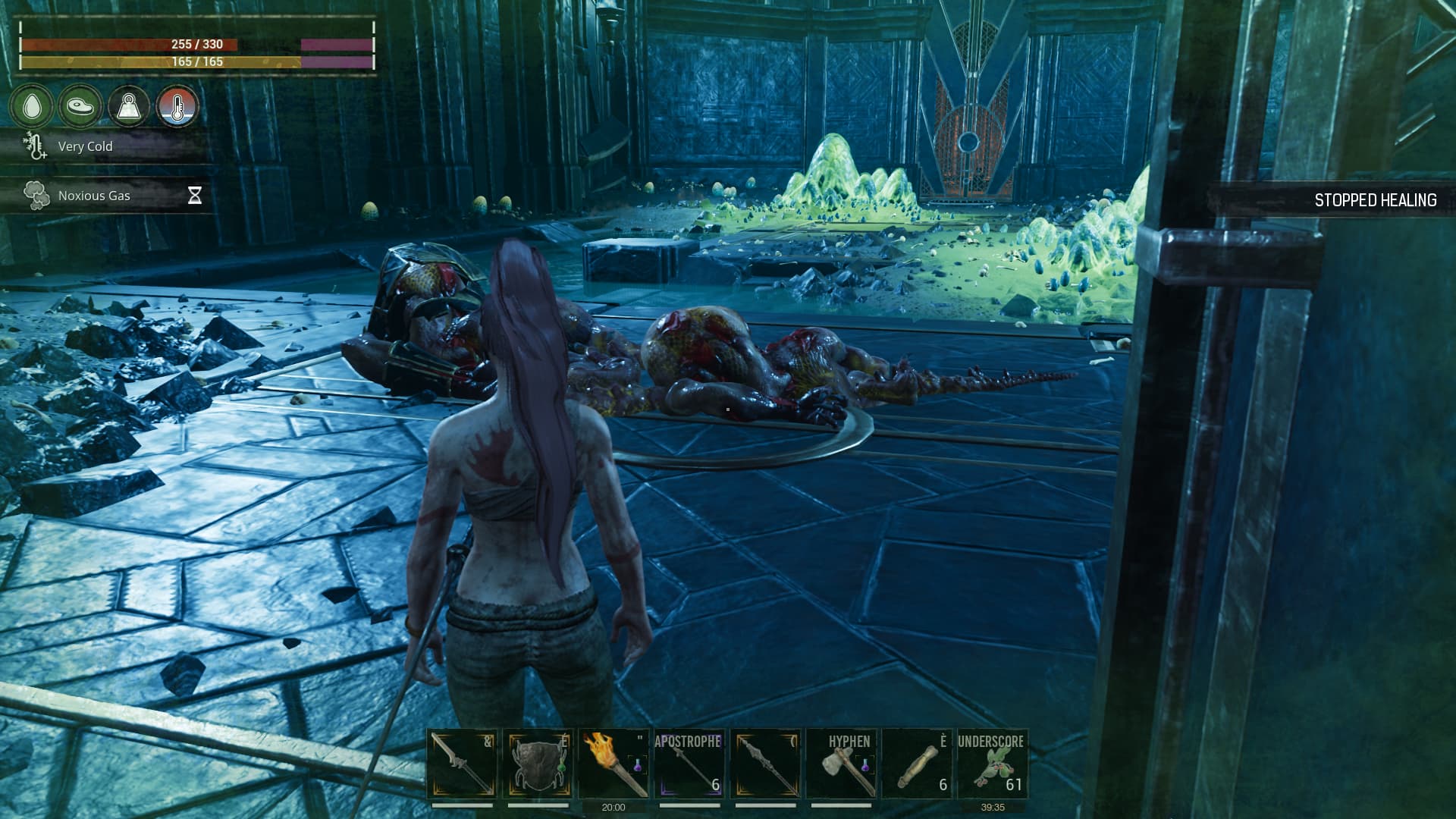This screenshot has width=1456, height=819.
Task: Equip the beetle shell shield slot
Action: (x=538, y=764)
